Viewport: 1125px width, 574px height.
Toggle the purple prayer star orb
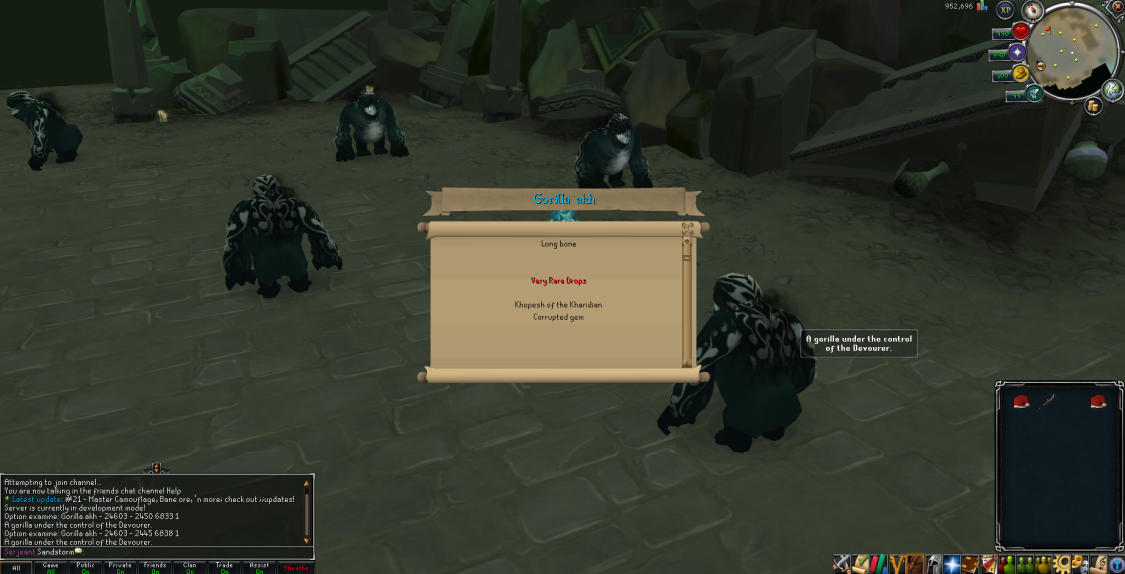click(1018, 53)
